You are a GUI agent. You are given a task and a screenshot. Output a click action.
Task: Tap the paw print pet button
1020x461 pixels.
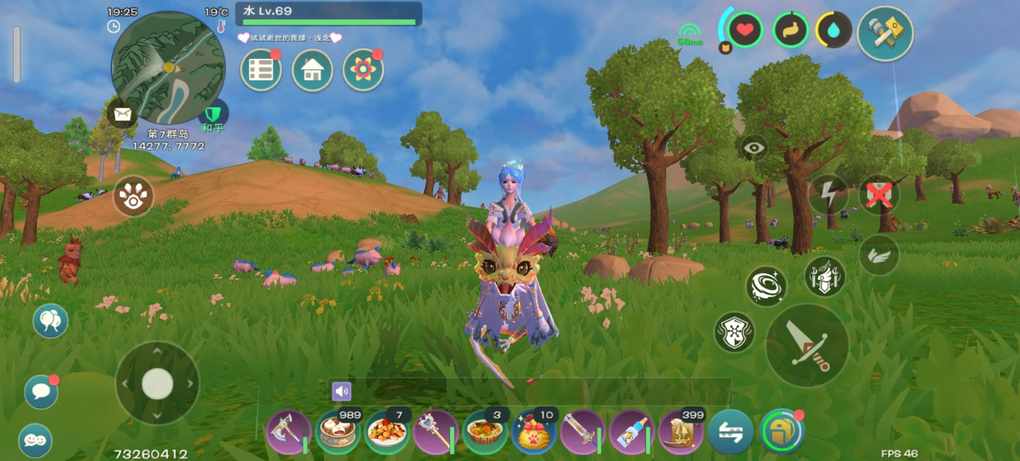(x=133, y=196)
